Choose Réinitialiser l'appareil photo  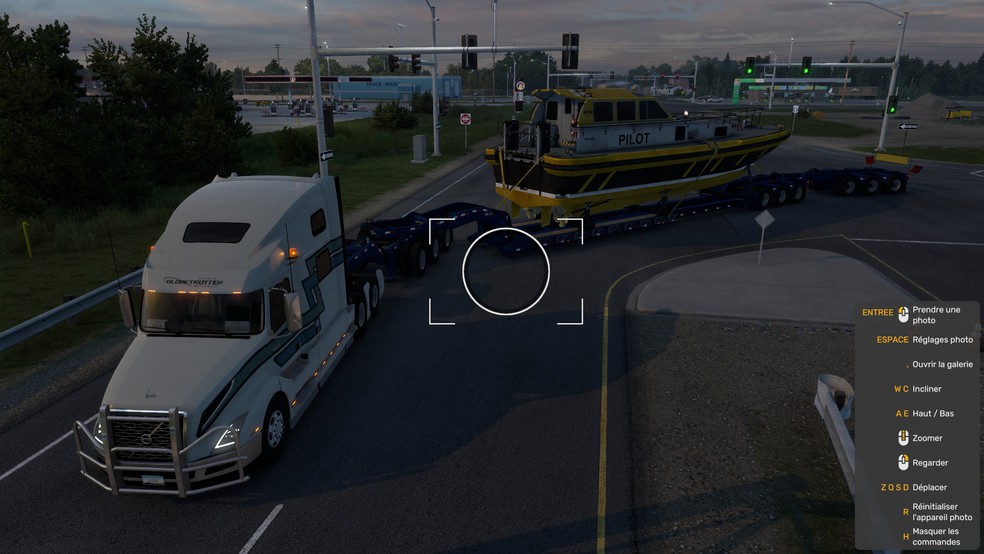tap(942, 512)
